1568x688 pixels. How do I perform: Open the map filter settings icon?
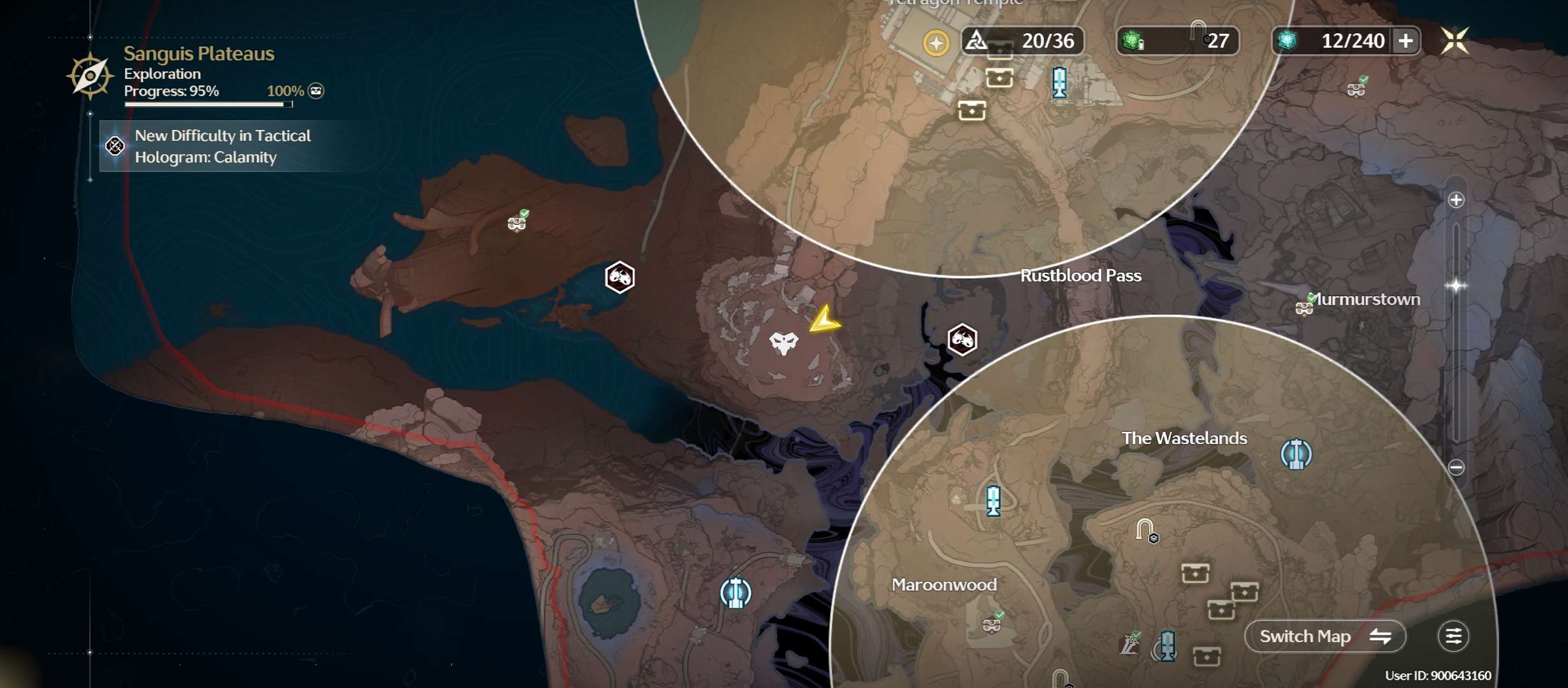(1453, 636)
